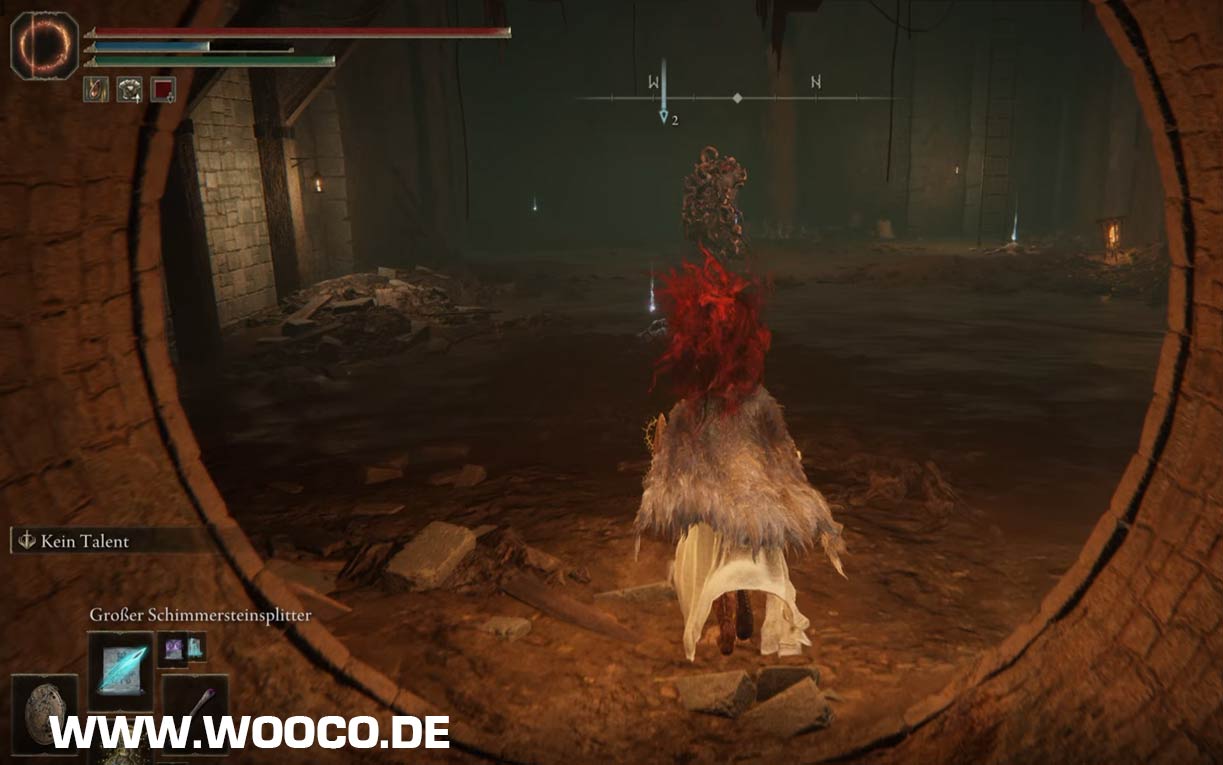Select the staff weapon slot
This screenshot has height=765, width=1223.
[x=196, y=704]
